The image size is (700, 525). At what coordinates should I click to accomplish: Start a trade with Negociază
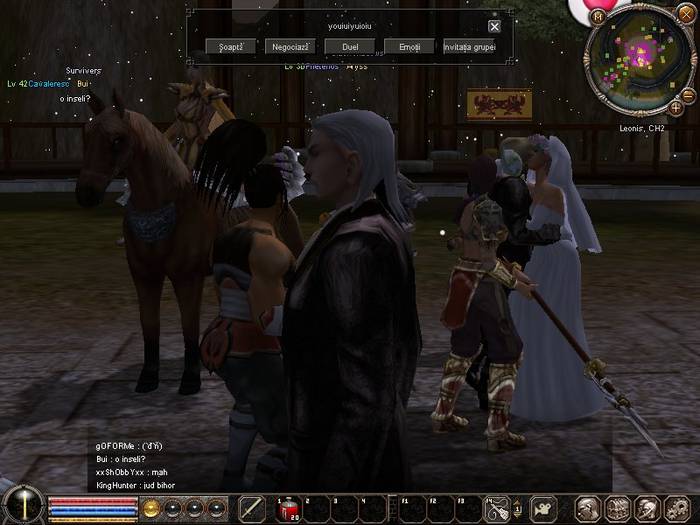[290, 47]
